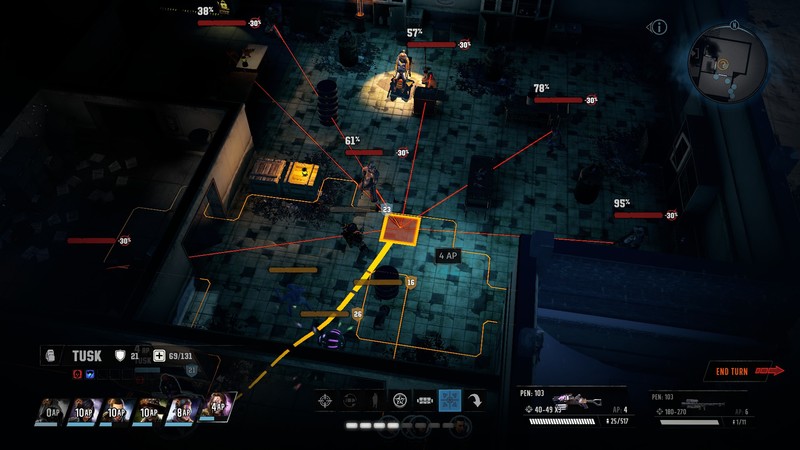
Task: Confirm move to highlighted orange tile
Action: 401,229
